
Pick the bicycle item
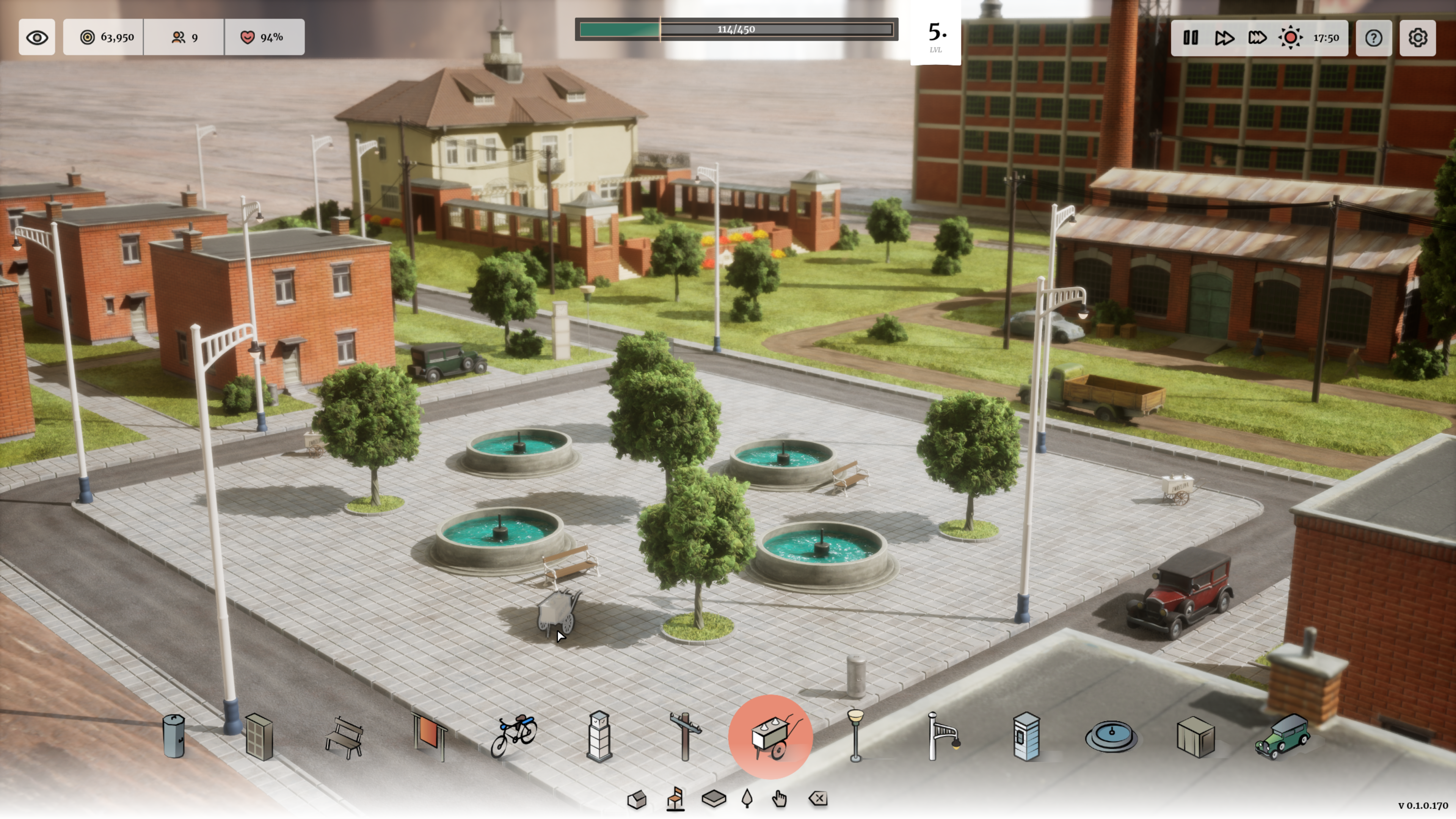[x=514, y=736]
